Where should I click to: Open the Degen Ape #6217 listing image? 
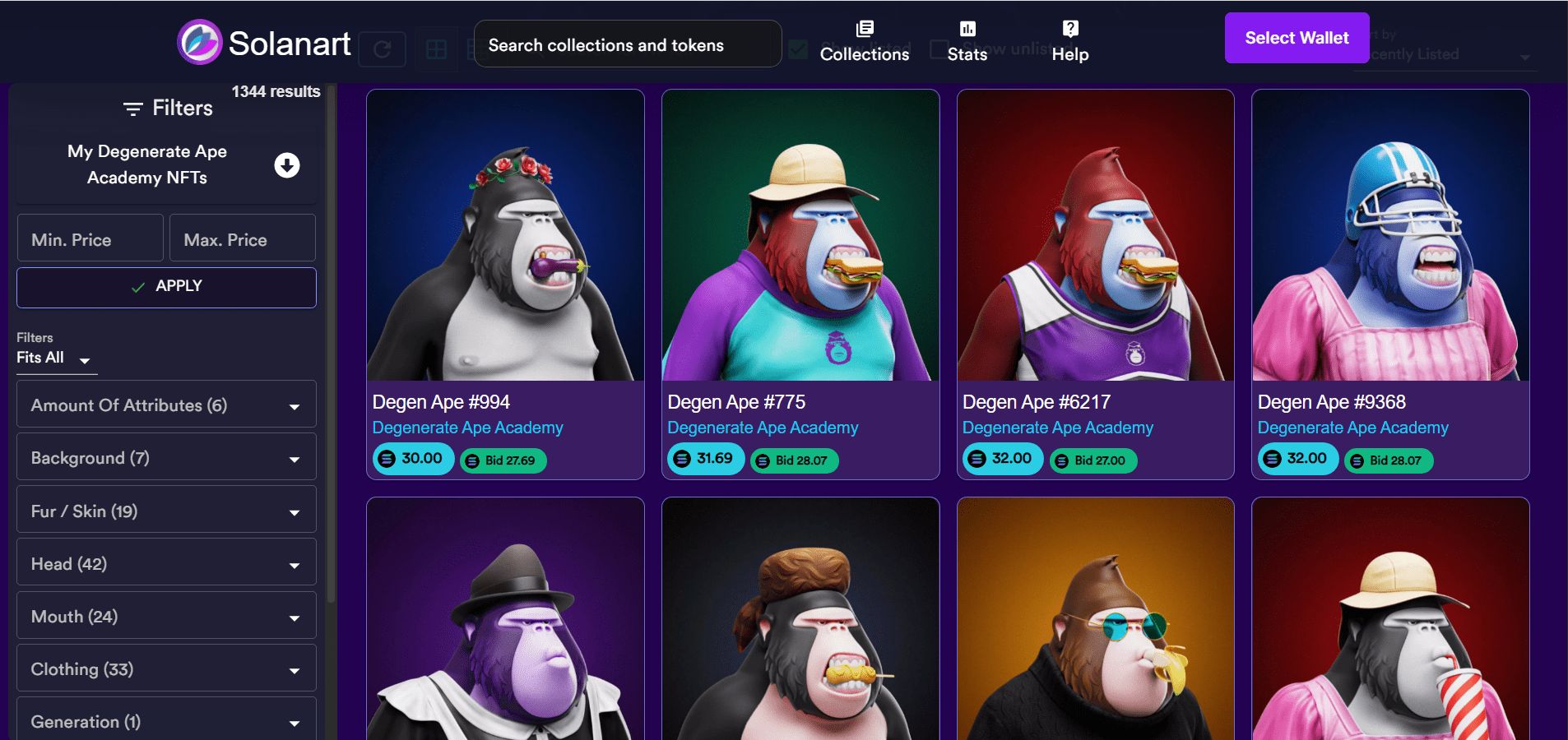pos(1095,235)
